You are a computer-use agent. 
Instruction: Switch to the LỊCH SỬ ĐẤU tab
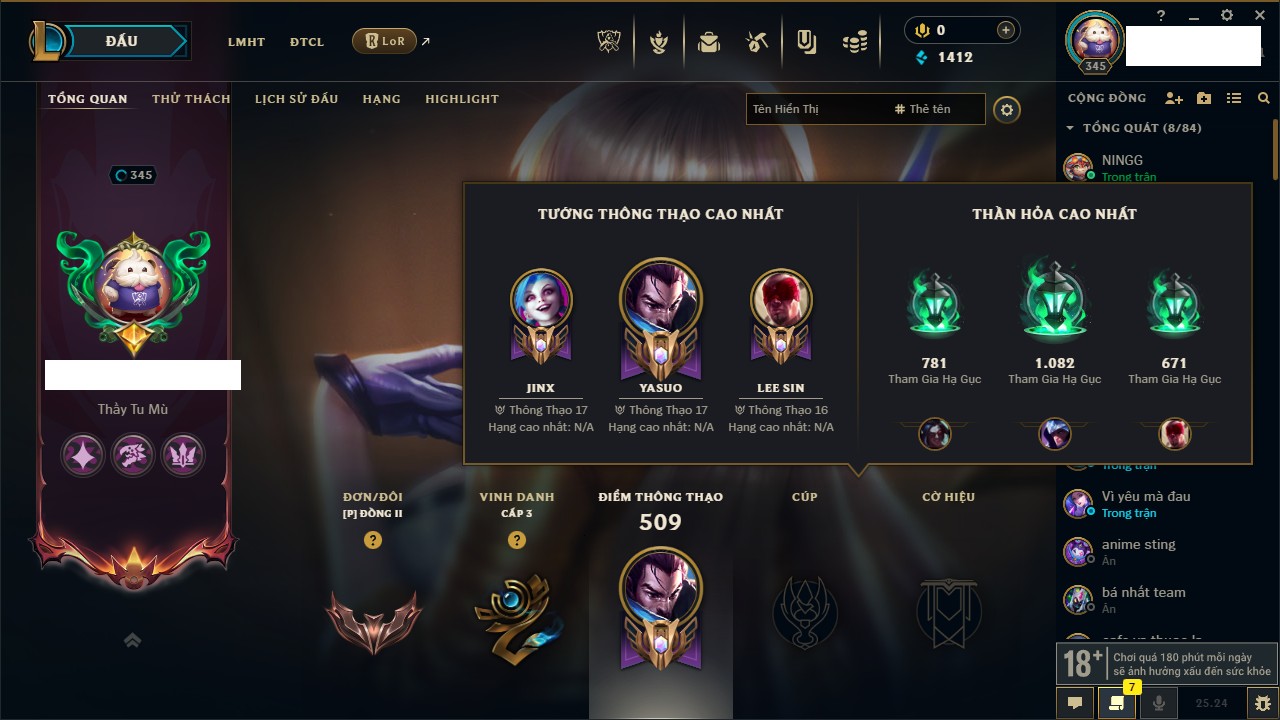296,99
